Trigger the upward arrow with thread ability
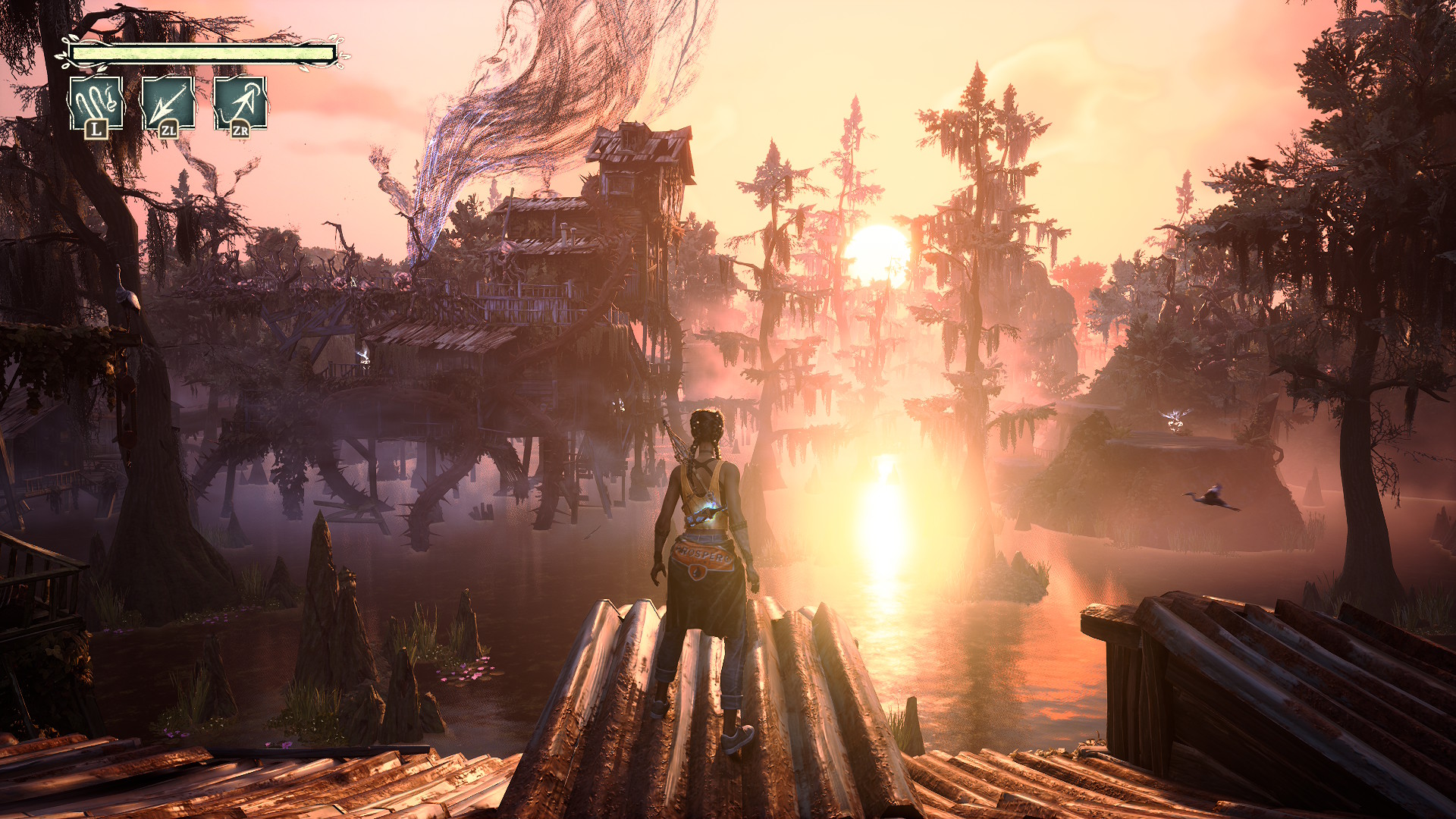Screen dimensions: 1456x819 click(x=240, y=104)
